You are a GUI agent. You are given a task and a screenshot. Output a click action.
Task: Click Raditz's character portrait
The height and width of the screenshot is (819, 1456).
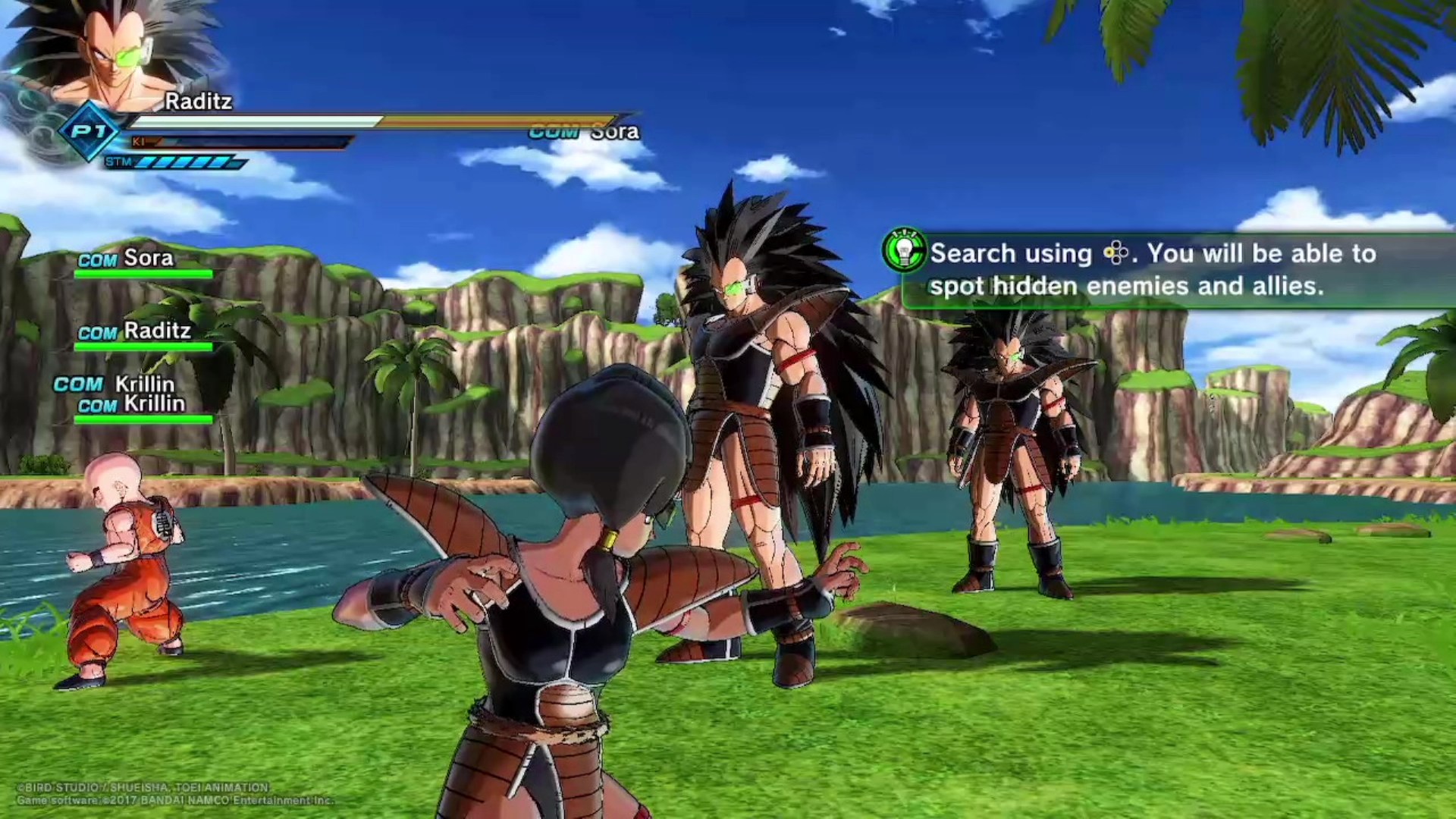coord(114,55)
